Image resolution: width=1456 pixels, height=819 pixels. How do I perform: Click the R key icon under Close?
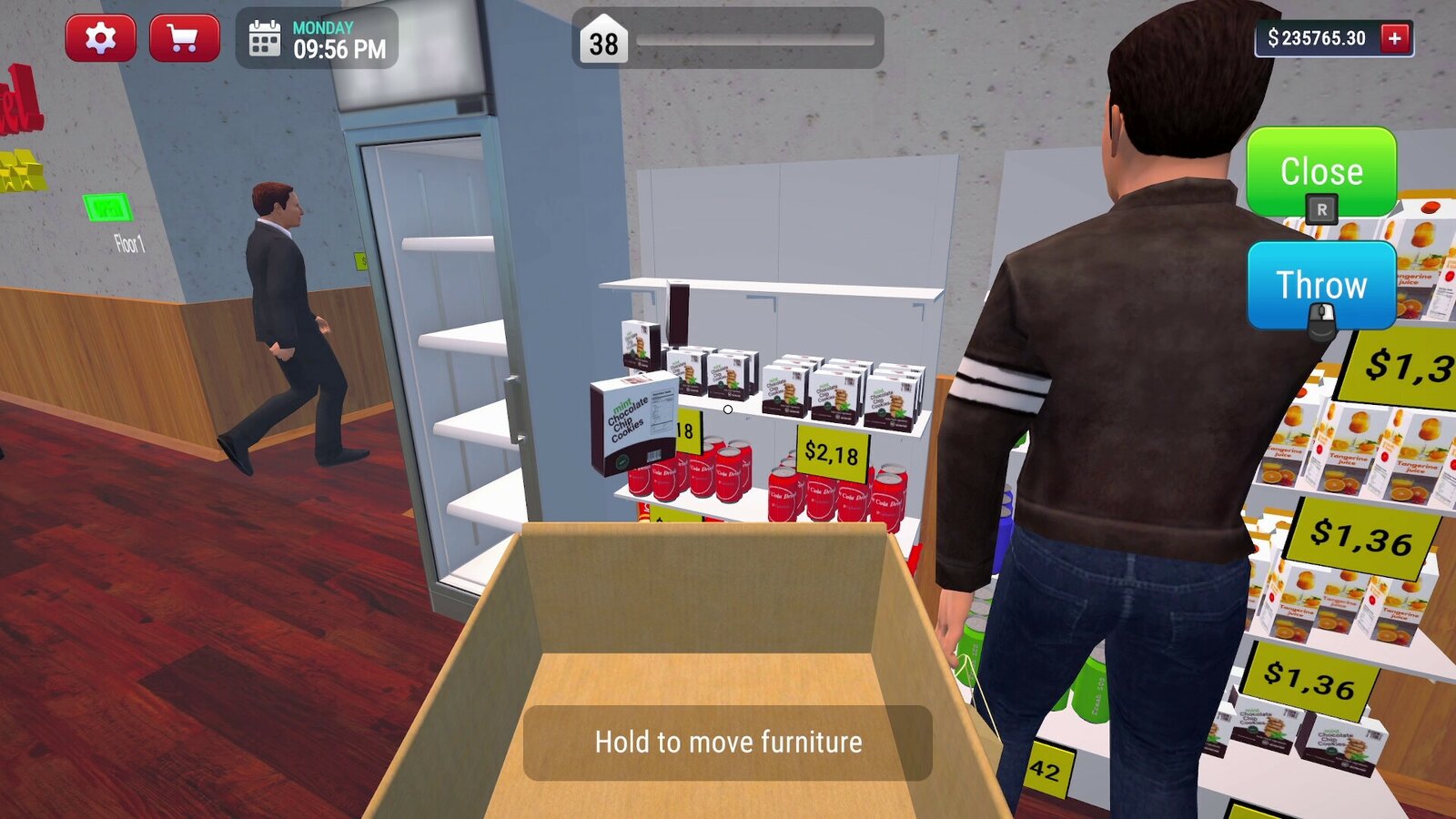tap(1322, 209)
